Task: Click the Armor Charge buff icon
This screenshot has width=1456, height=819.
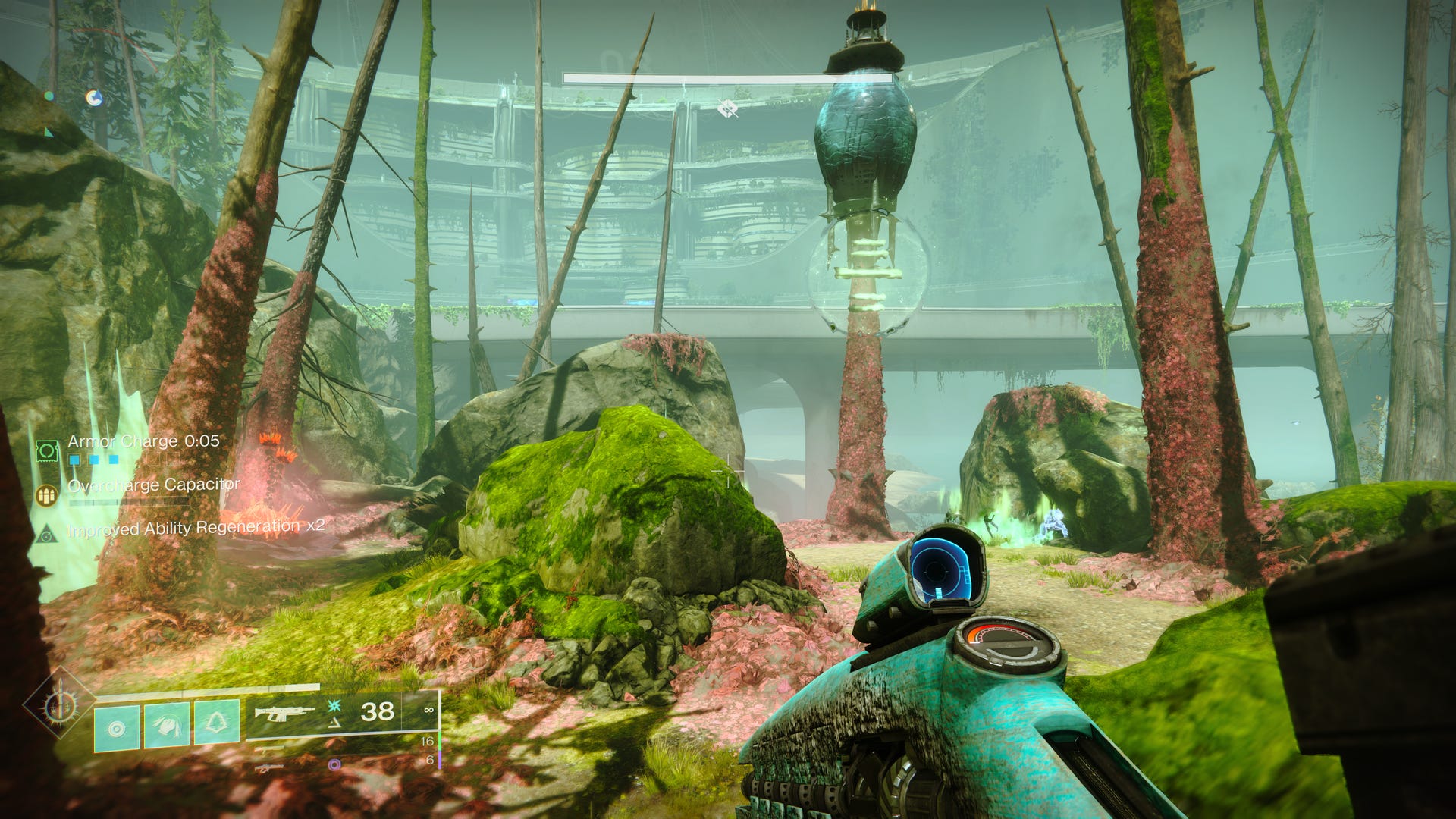Action: pos(47,451)
